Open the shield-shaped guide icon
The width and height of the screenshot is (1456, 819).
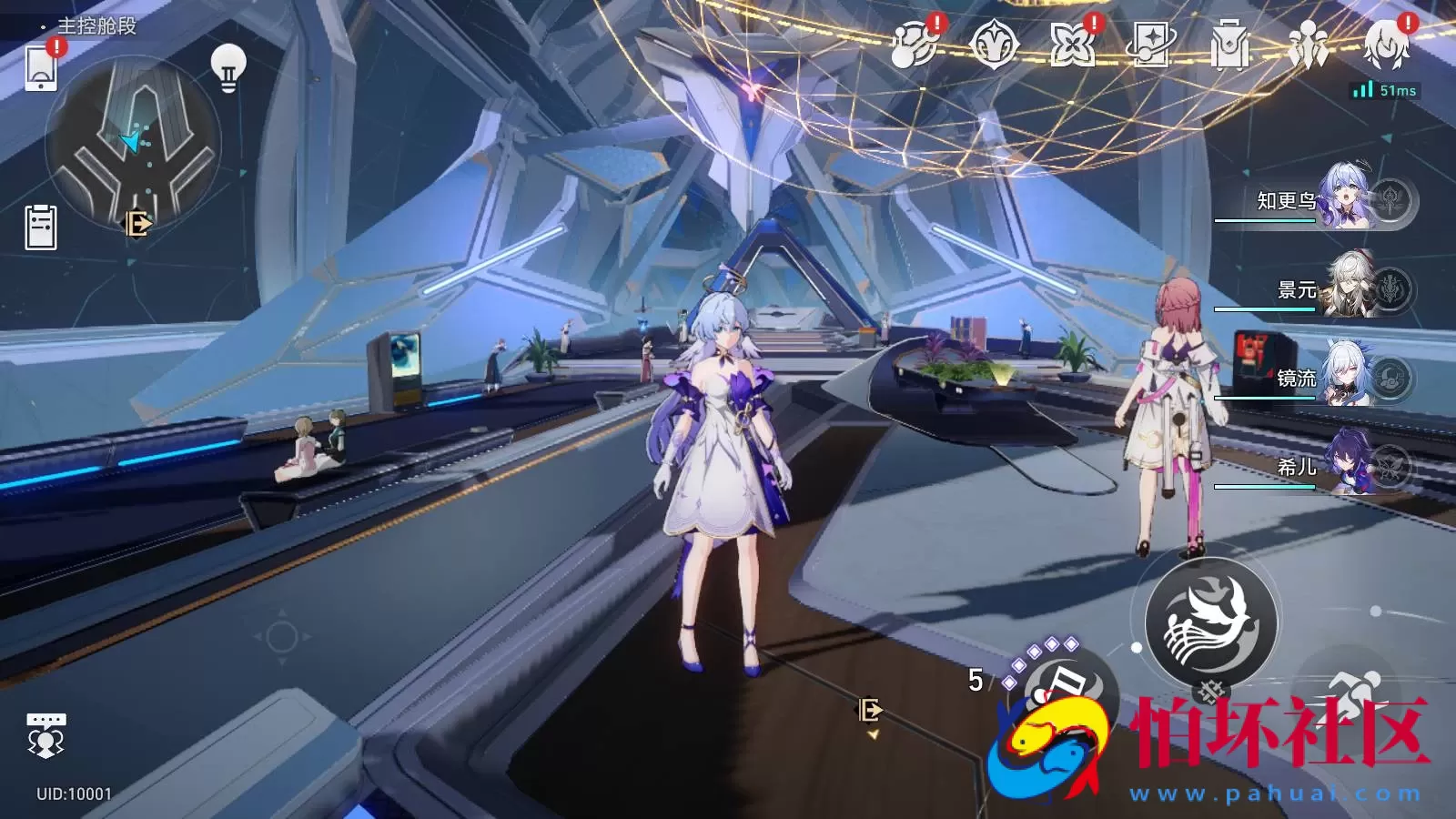point(993,44)
